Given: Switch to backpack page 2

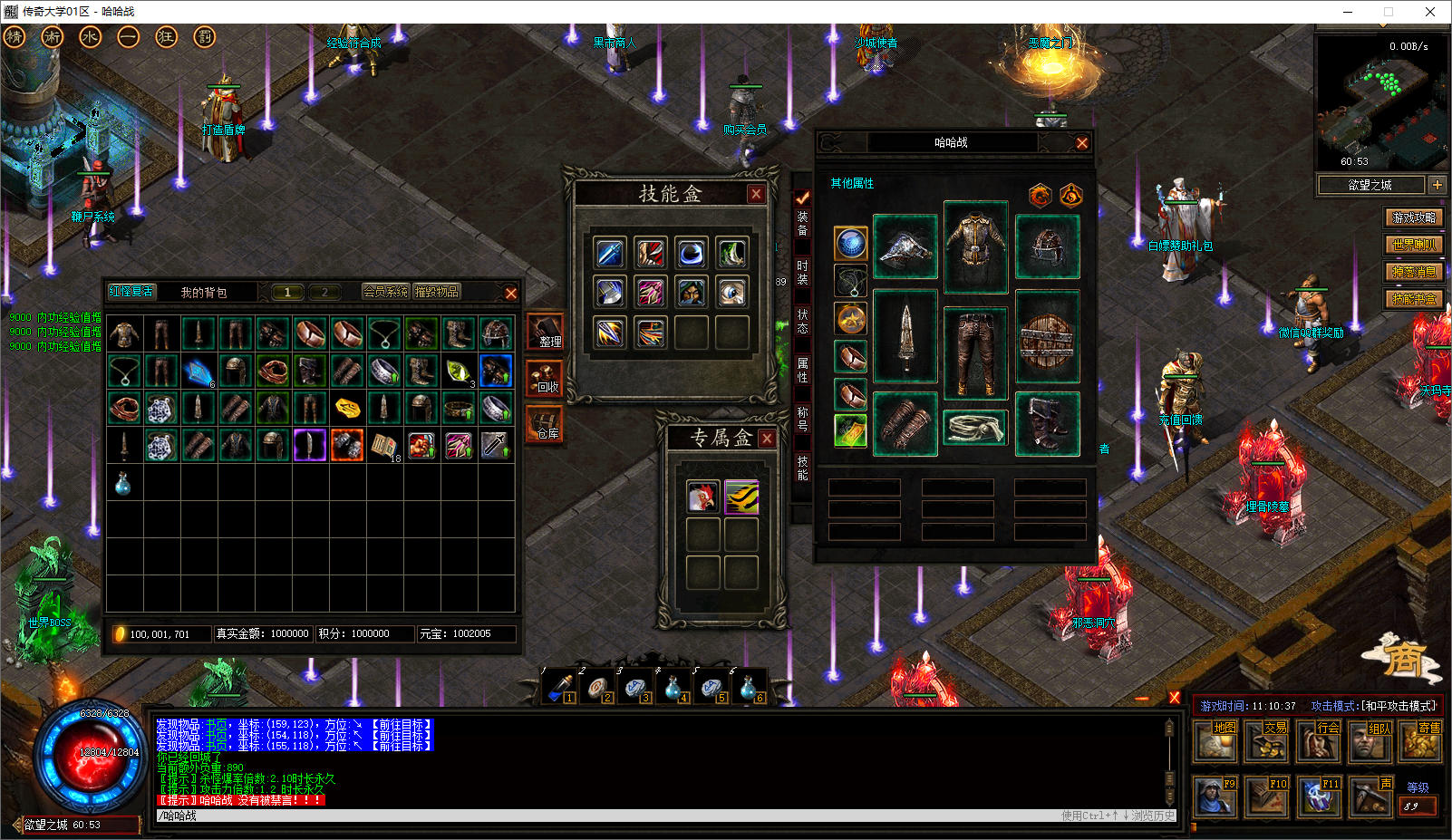Looking at the screenshot, I should tap(324, 292).
